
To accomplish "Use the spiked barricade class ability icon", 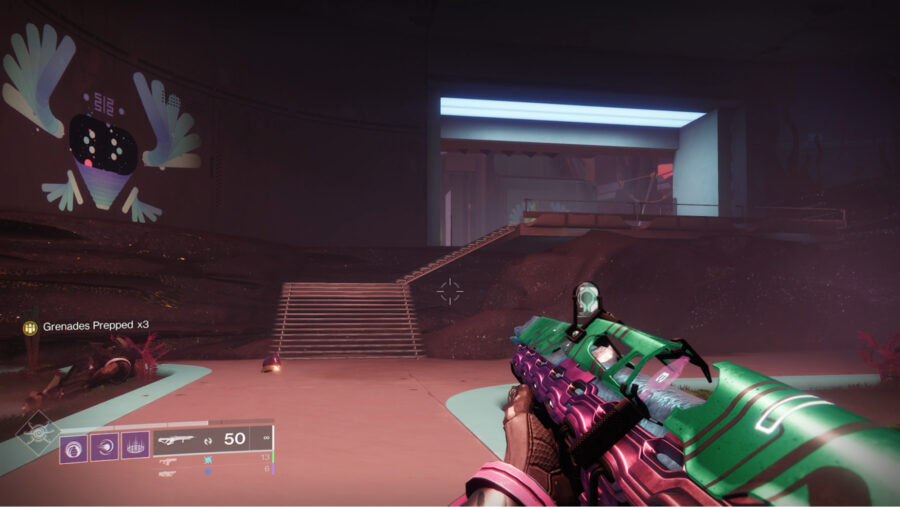I will tap(136, 446).
